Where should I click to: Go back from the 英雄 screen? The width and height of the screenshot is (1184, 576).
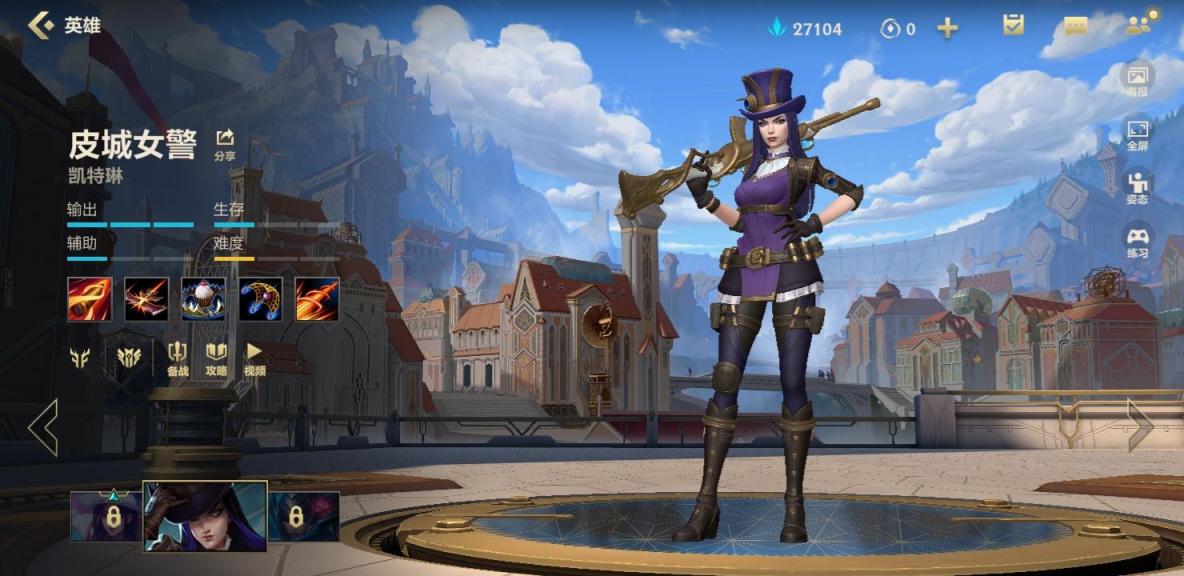[41, 25]
